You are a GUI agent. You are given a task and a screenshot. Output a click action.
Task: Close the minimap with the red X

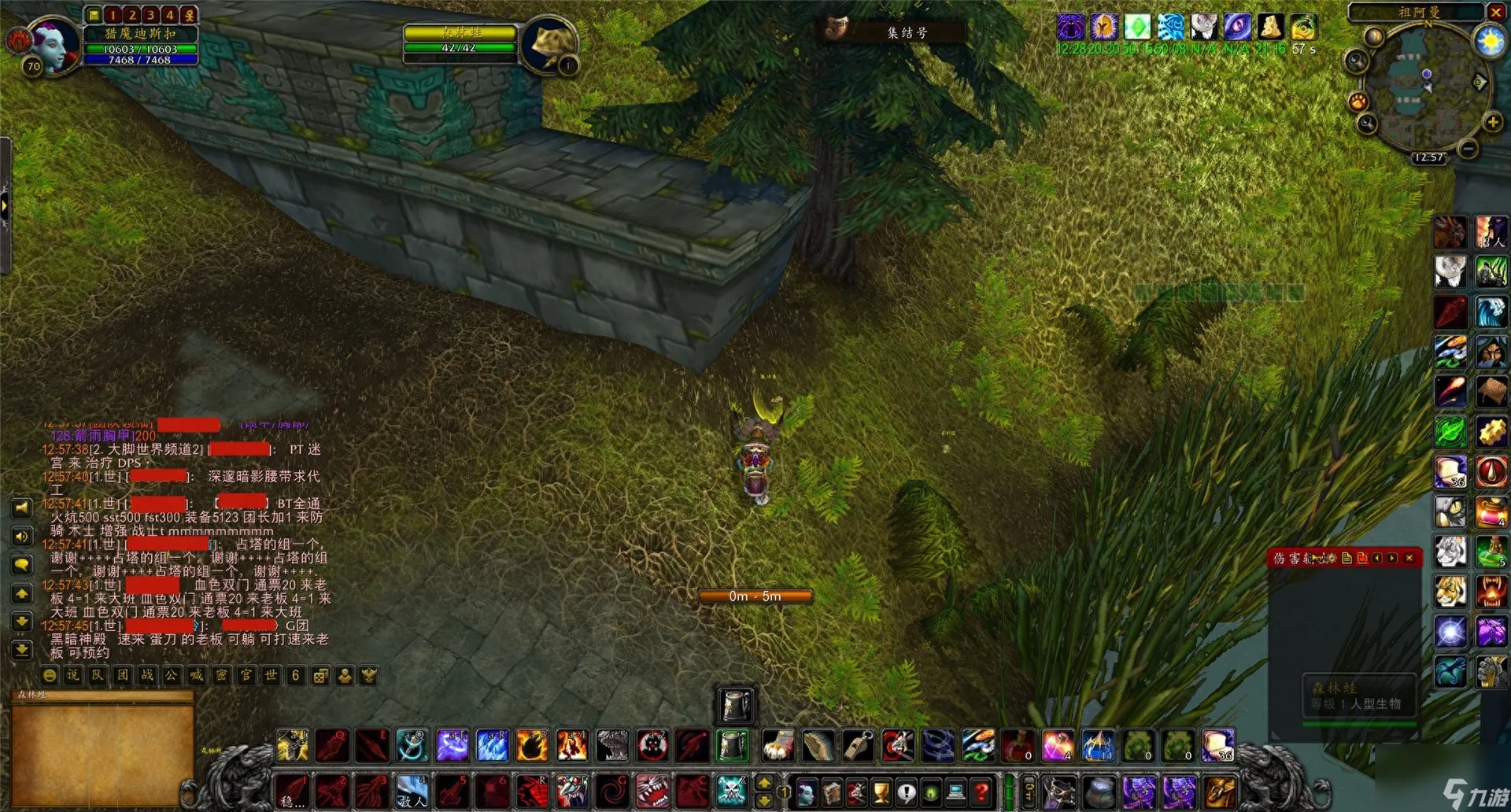coord(1495,12)
